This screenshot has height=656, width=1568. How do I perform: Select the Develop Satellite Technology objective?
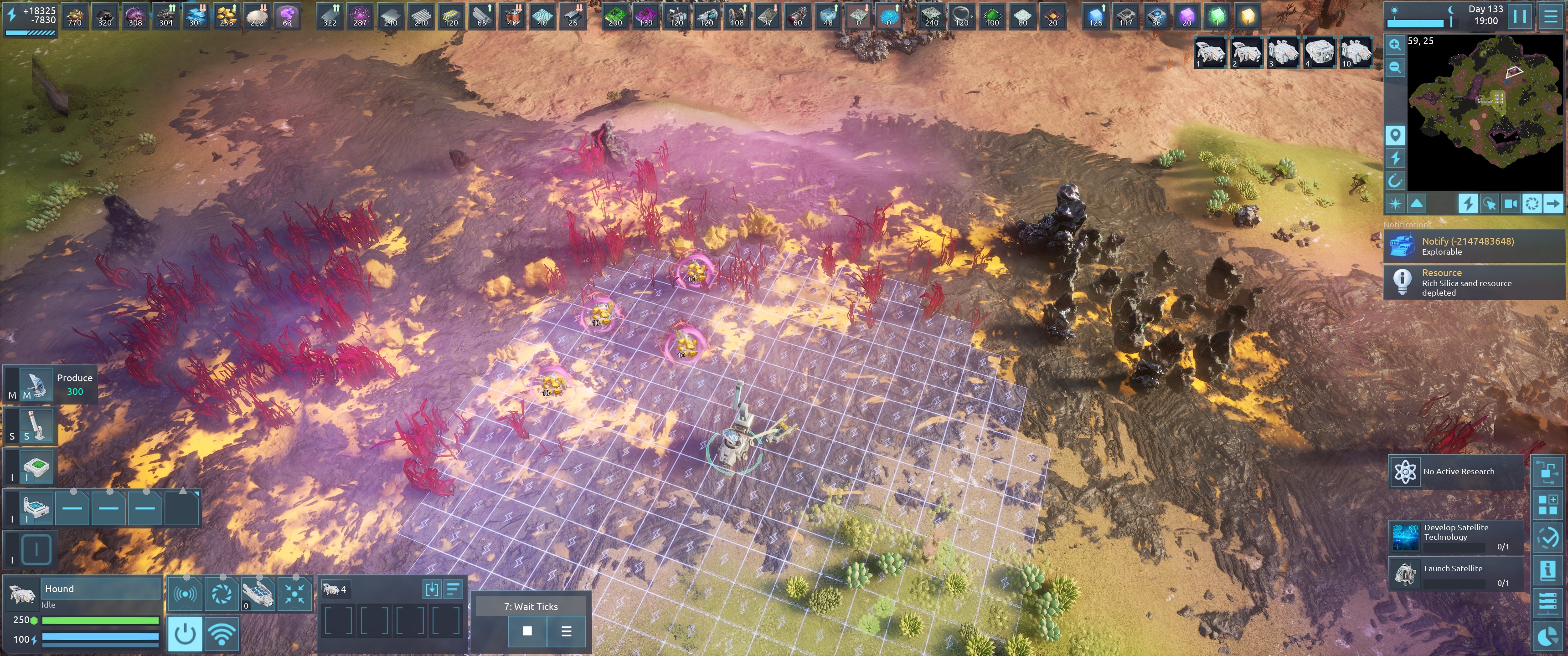pos(1456,536)
